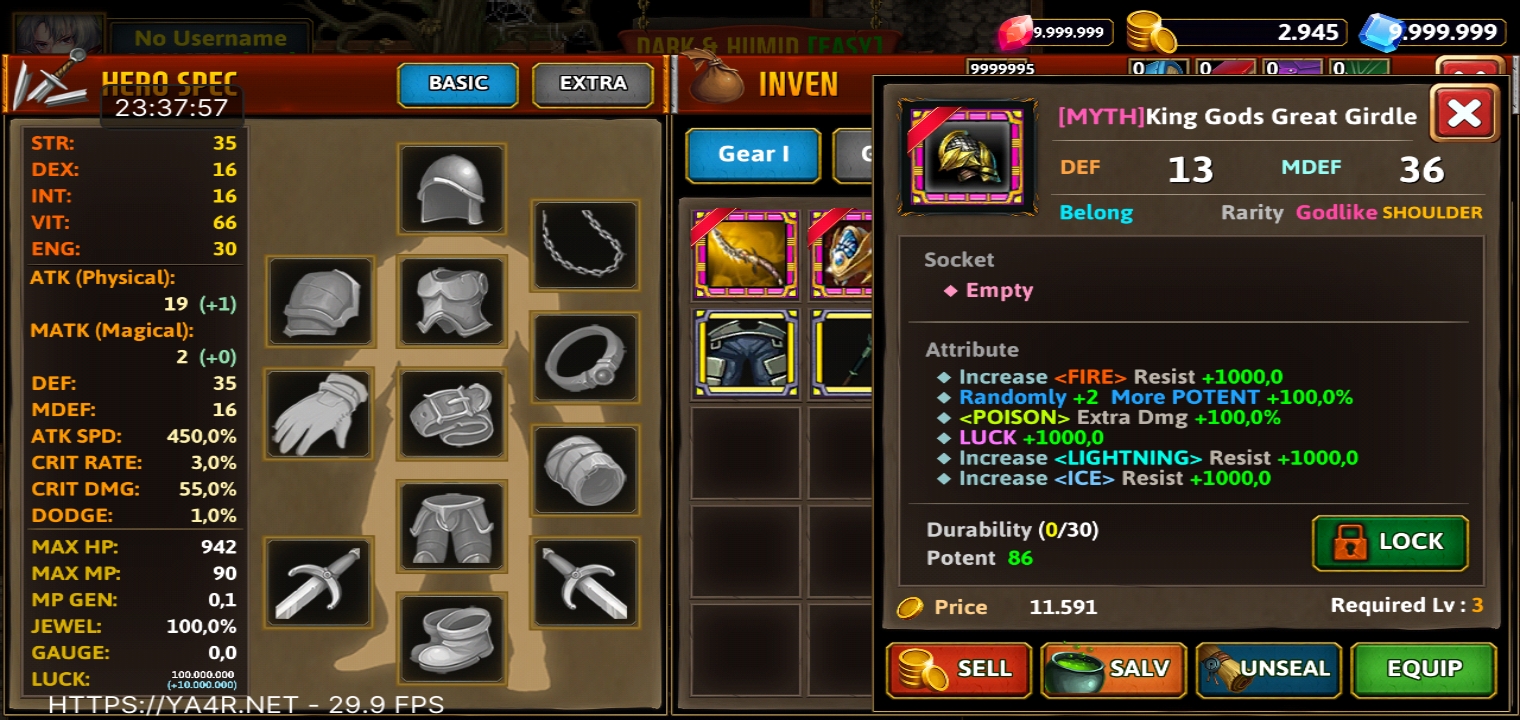Sell the King Gods Great Girdle
The width and height of the screenshot is (1520, 720).
click(958, 669)
